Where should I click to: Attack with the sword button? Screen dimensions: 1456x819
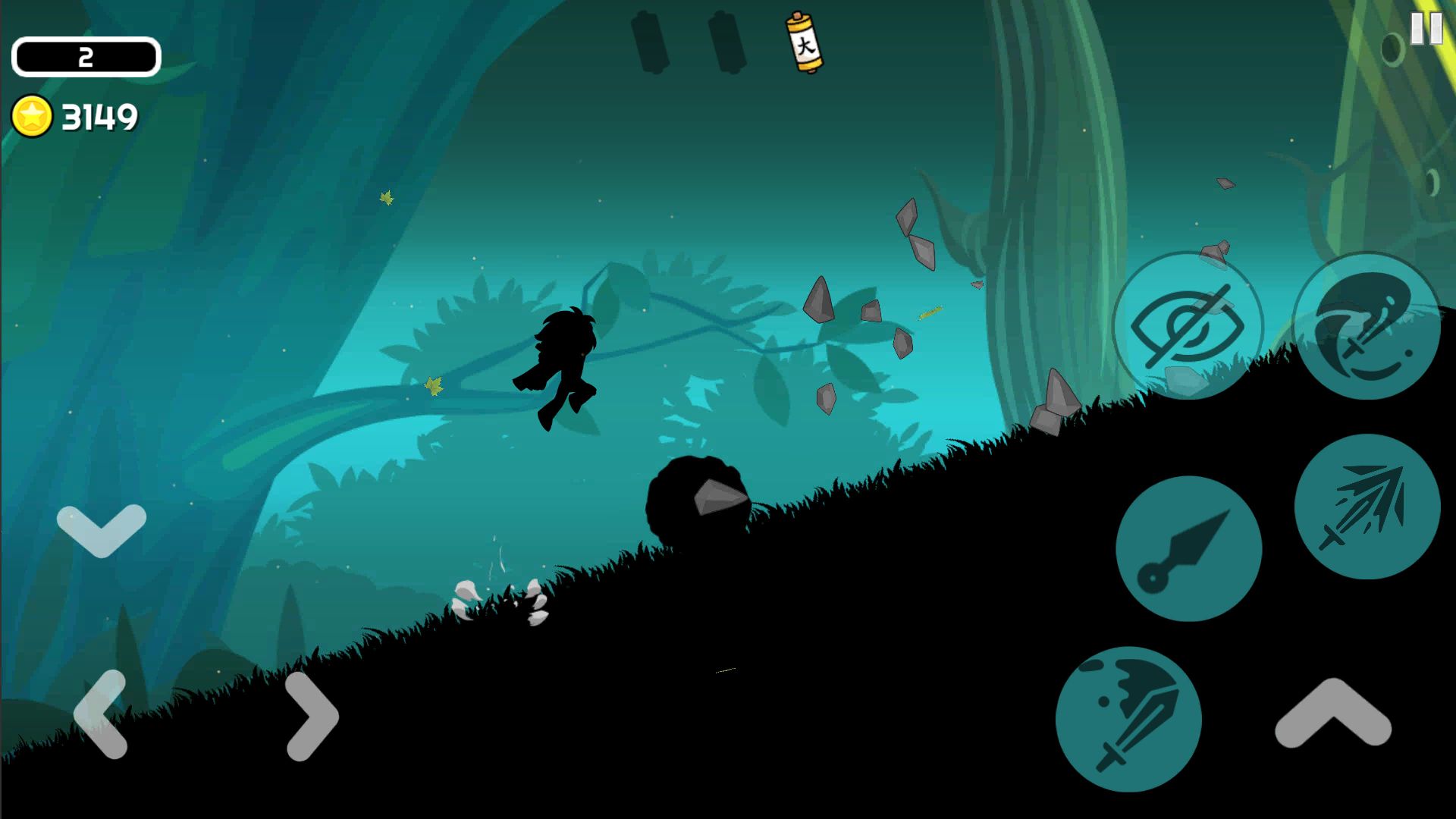tap(1128, 719)
